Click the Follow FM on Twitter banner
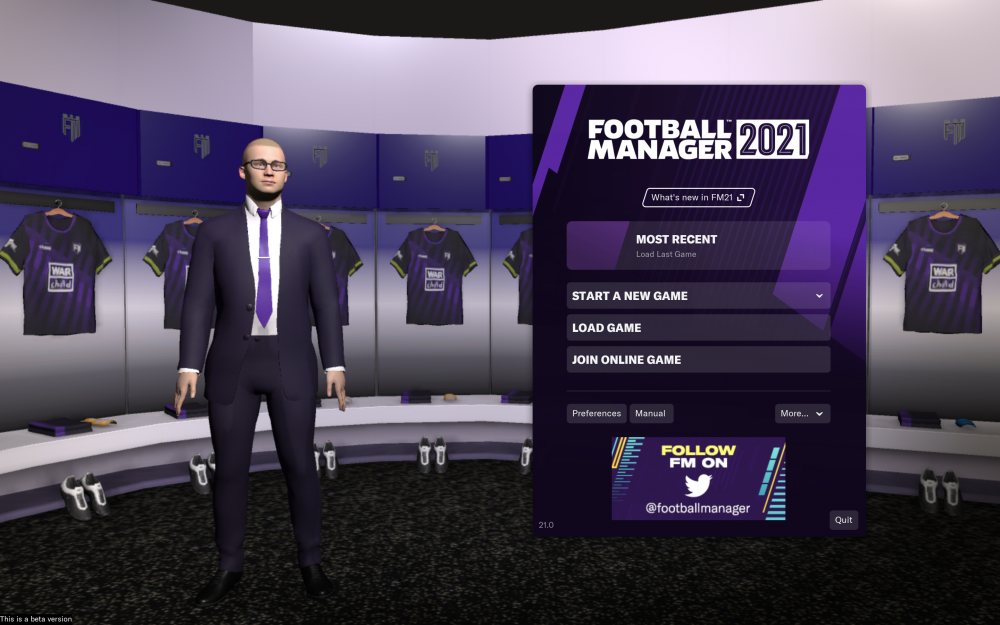Screen dimensions: 1000x625 [698, 479]
